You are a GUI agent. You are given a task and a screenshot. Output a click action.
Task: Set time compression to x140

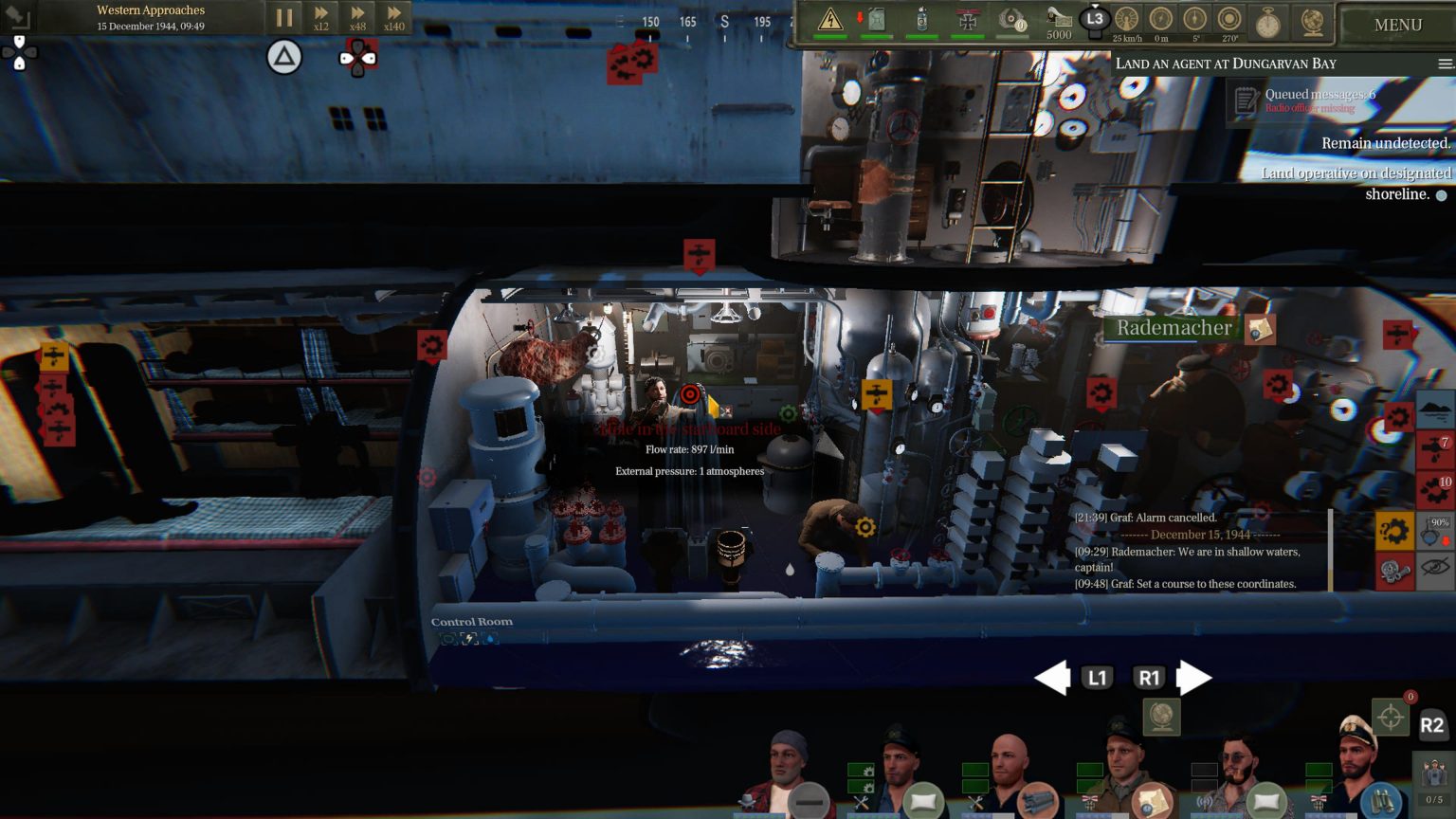(x=393, y=17)
